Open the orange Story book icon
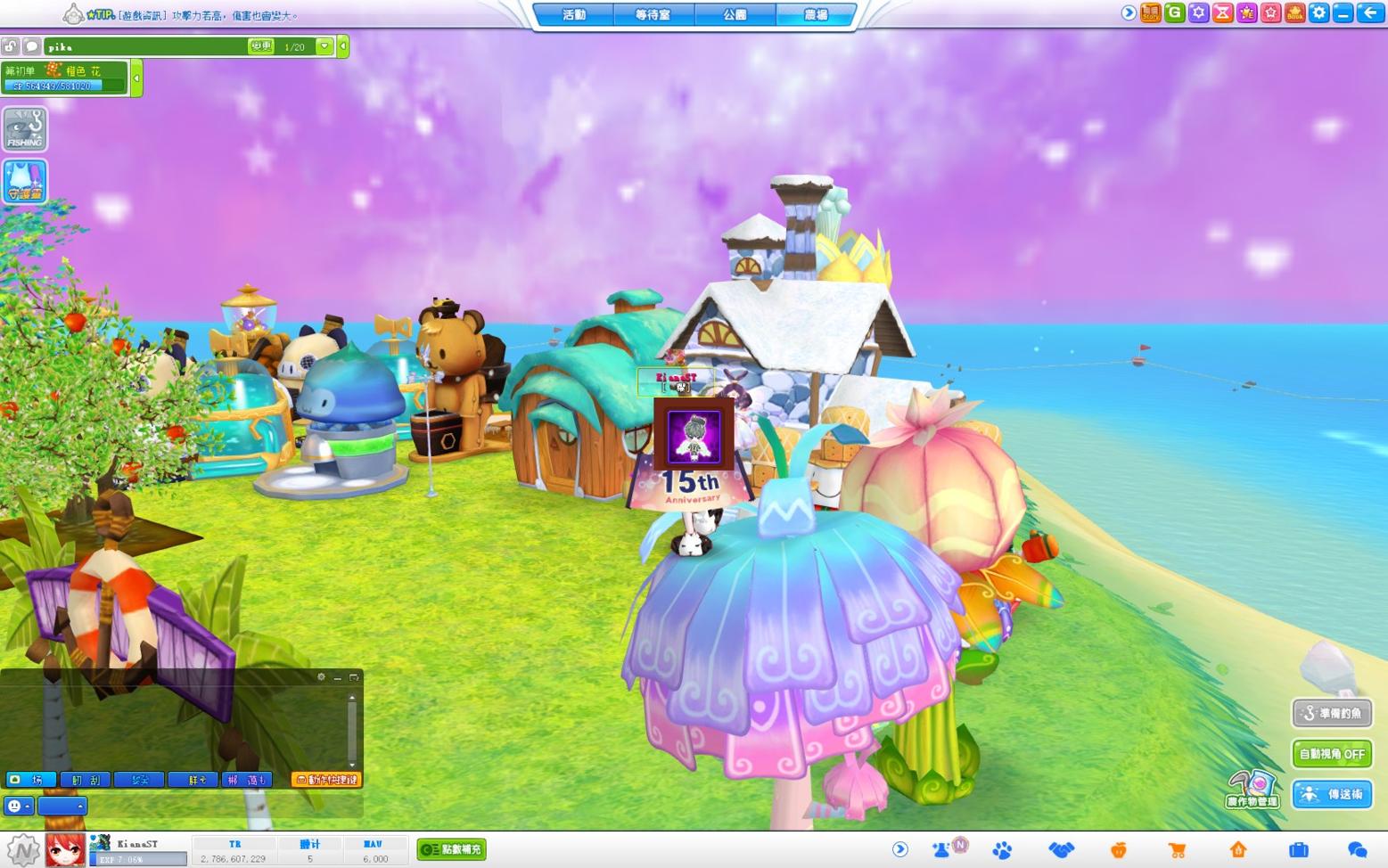 [x=1151, y=12]
